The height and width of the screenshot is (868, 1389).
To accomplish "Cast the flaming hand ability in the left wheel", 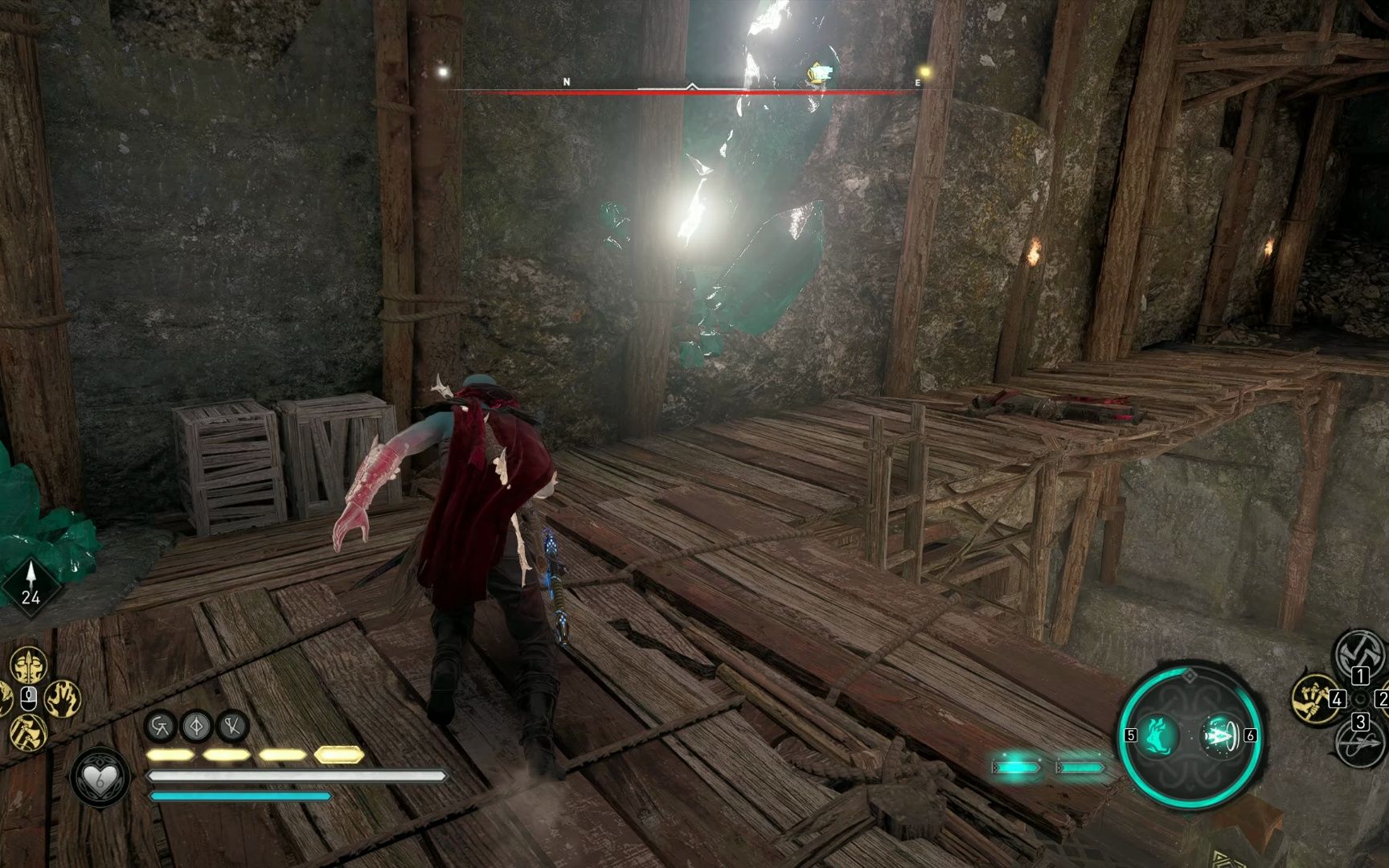I will click(x=63, y=698).
